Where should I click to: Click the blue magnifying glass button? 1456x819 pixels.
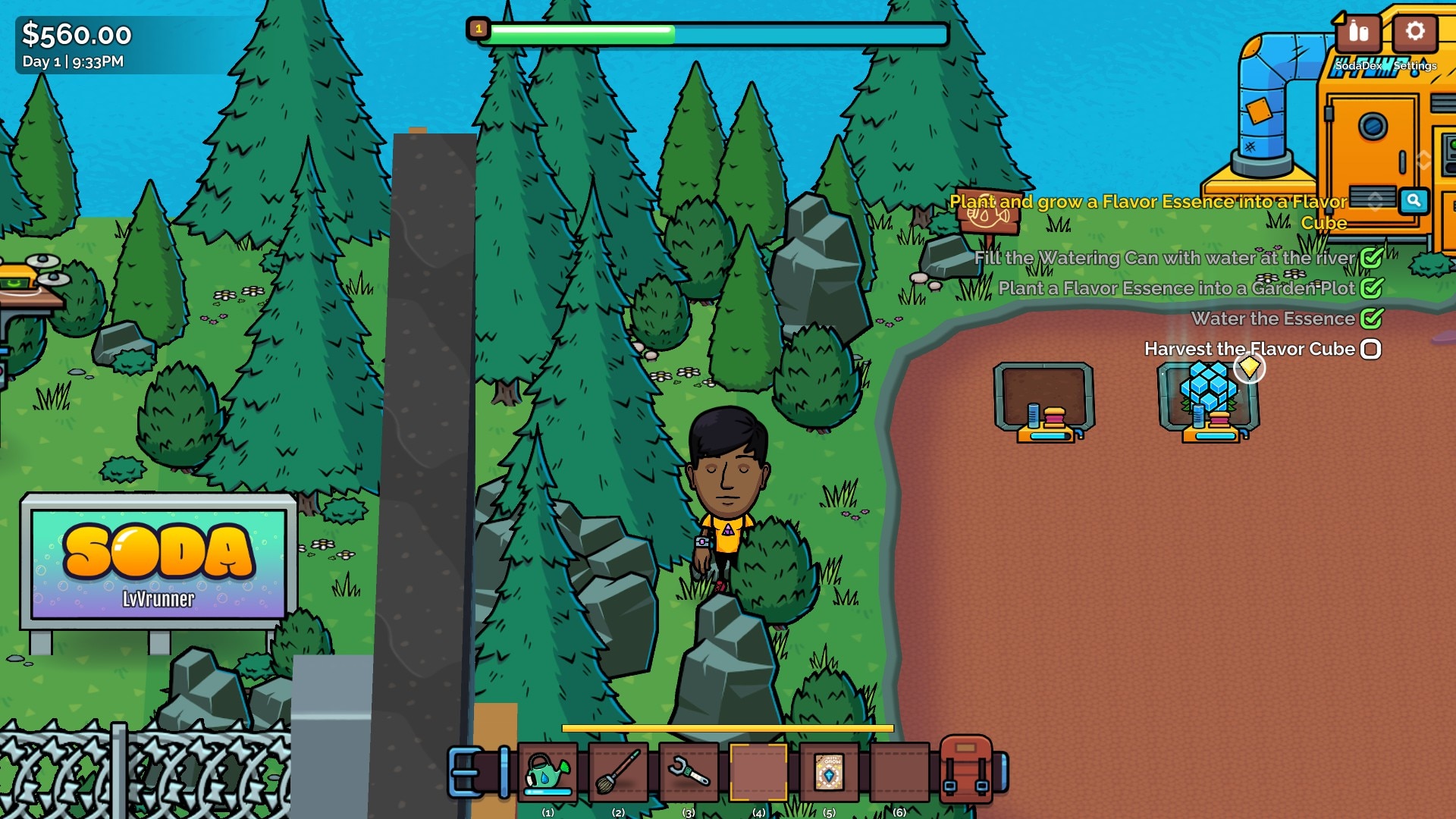coord(1414,201)
